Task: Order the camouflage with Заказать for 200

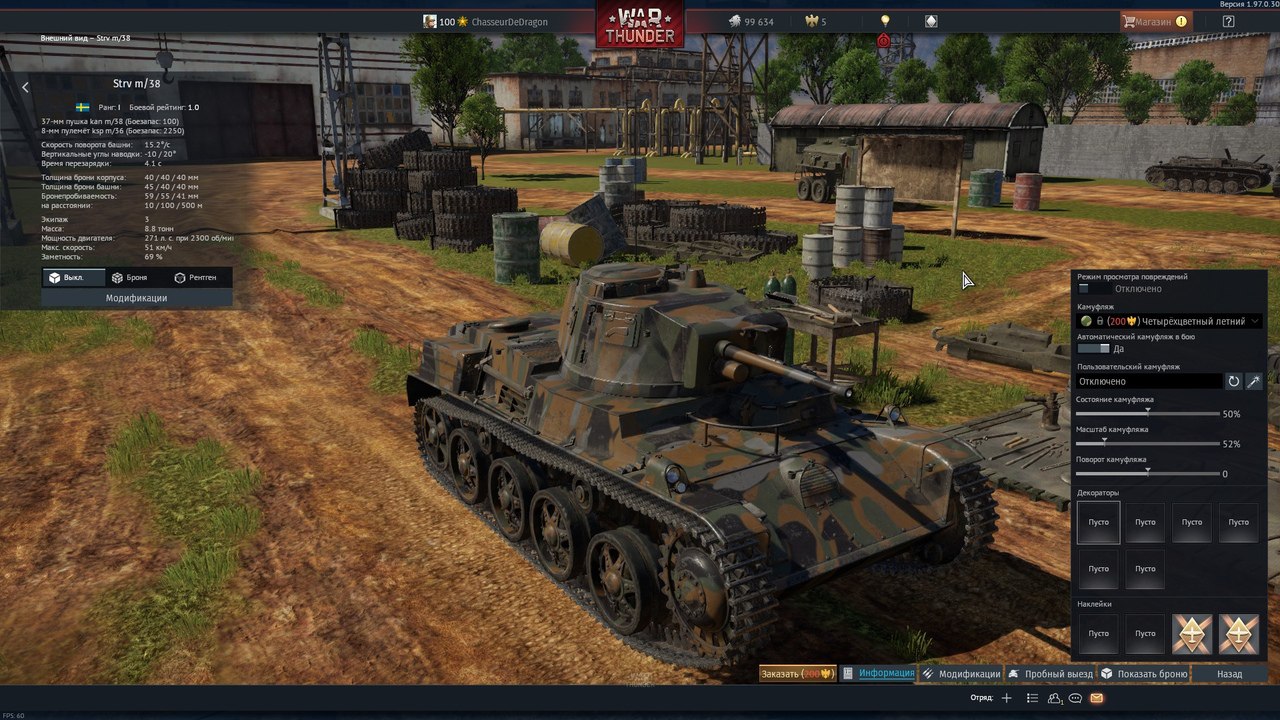Action: (797, 674)
